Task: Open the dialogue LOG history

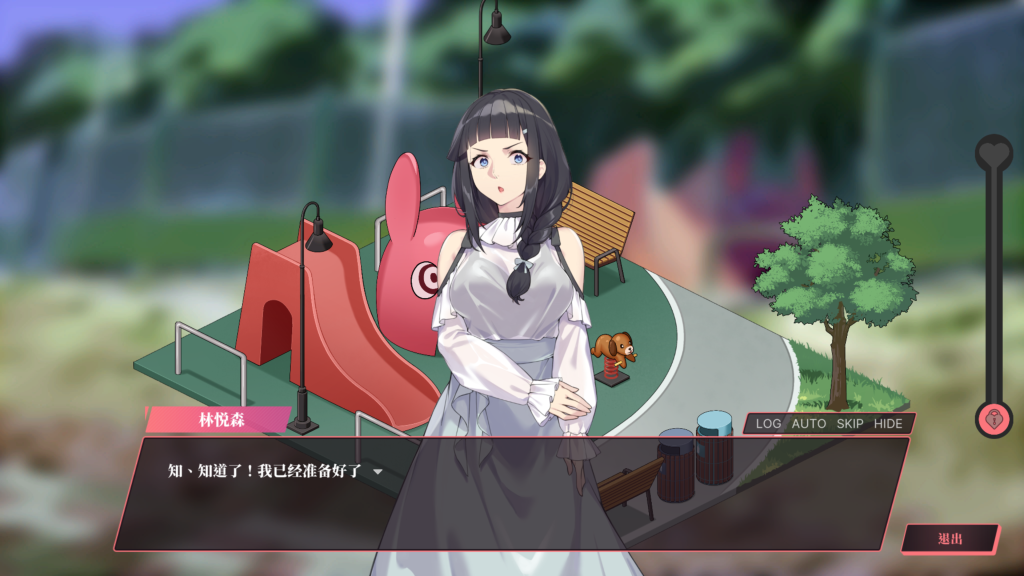Action: pos(768,424)
